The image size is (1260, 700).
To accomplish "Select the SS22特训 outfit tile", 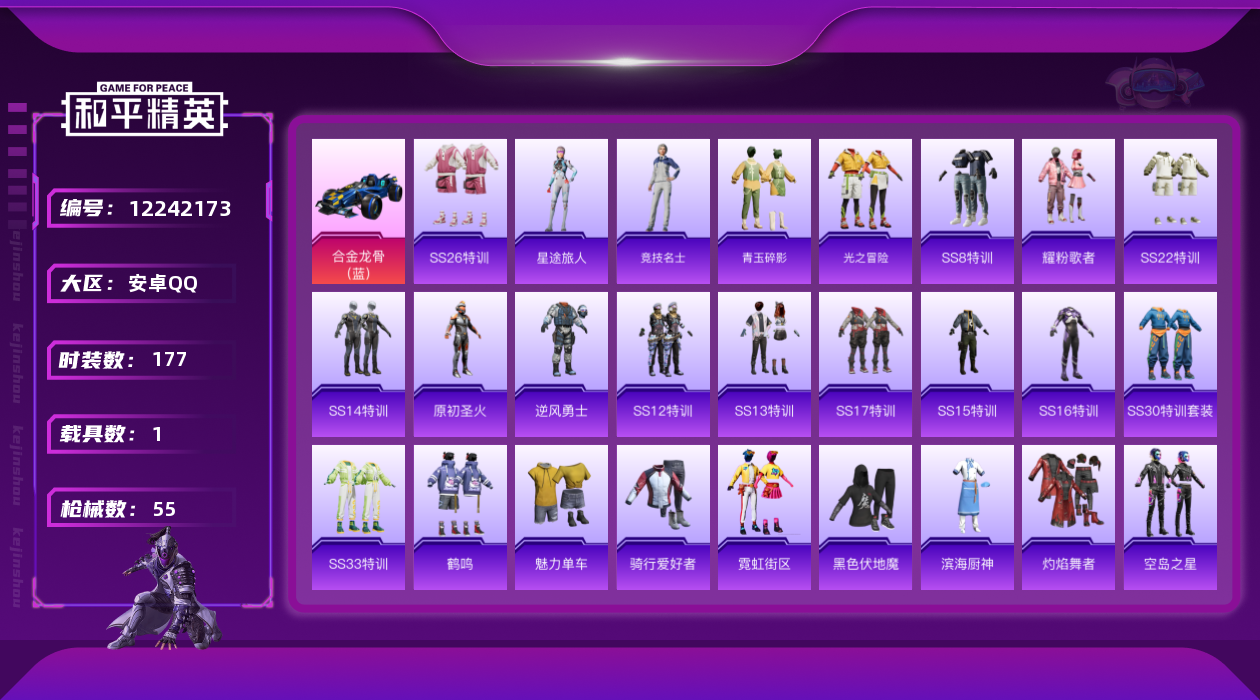I will coord(1170,211).
